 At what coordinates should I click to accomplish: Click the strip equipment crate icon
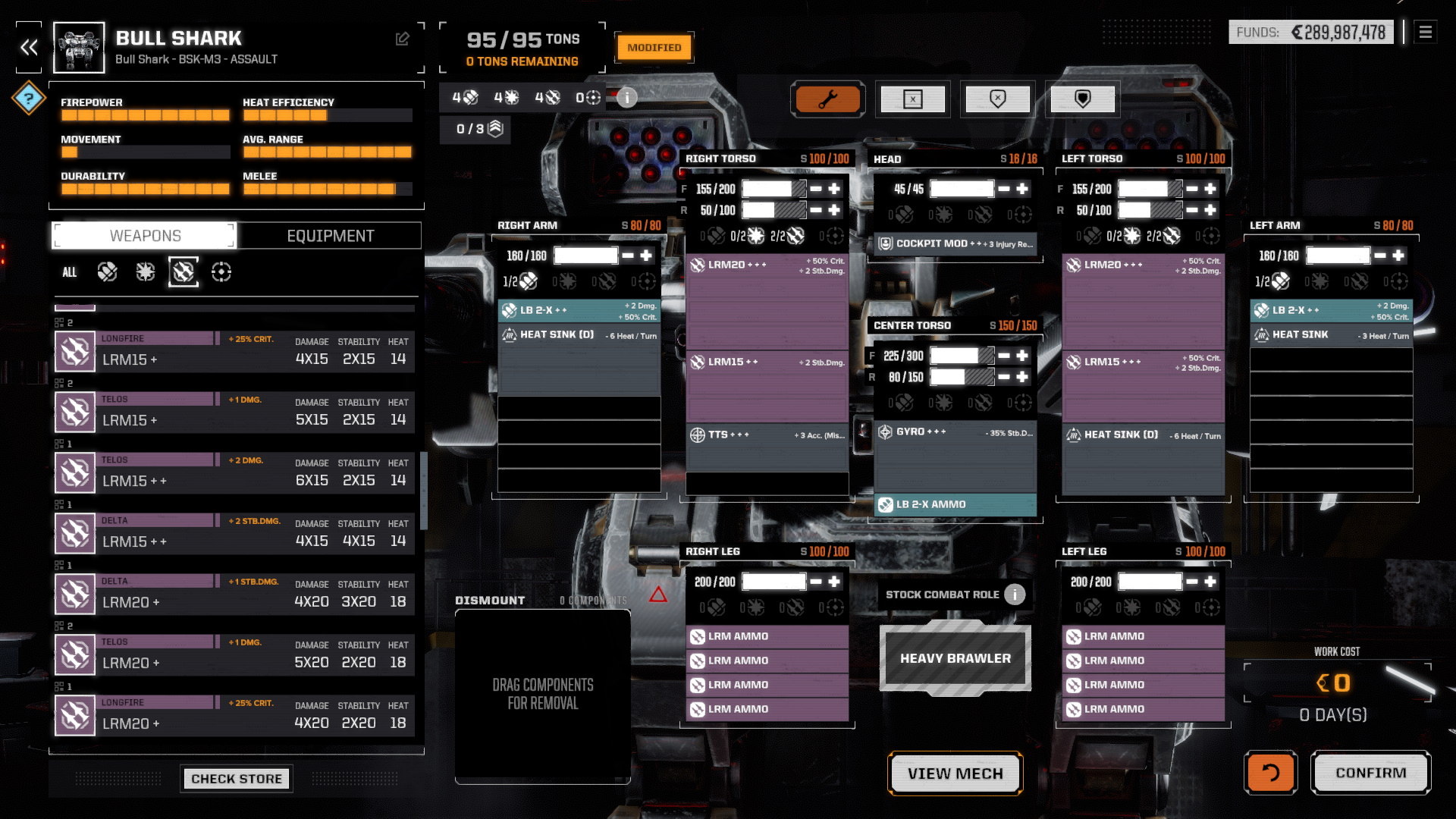coord(912,99)
